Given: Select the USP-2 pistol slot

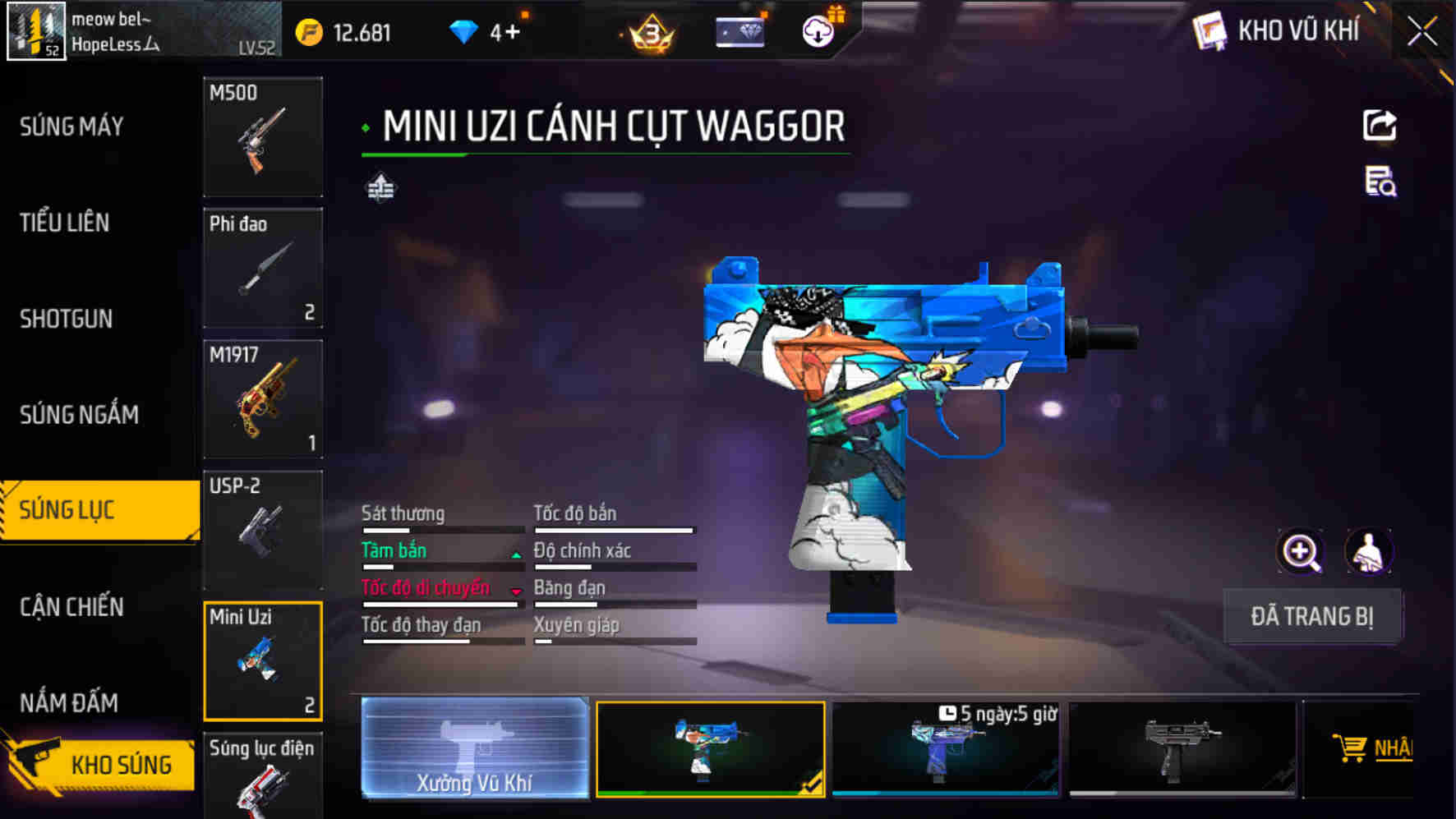Looking at the screenshot, I should pos(263,530).
